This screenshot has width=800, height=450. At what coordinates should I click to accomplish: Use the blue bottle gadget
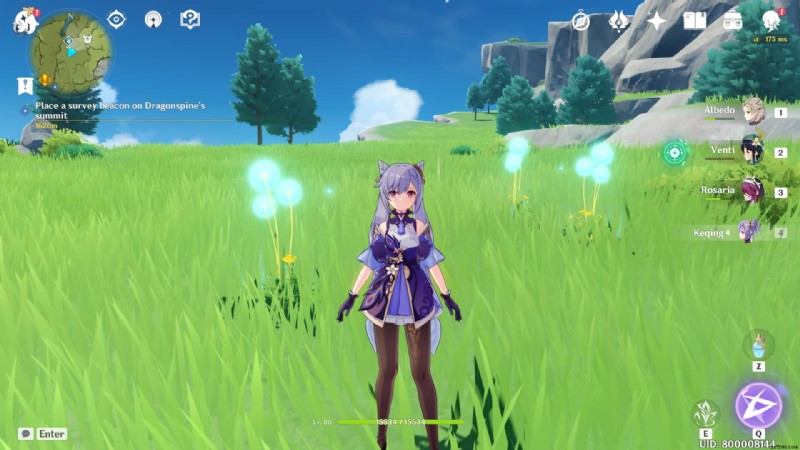point(758,347)
